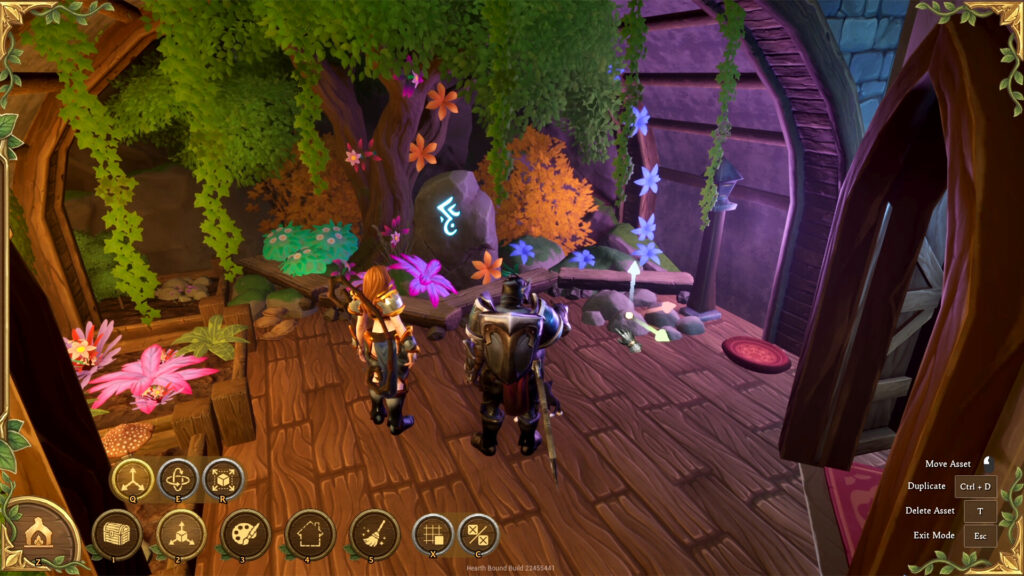
Task: Open the hearth home build menu
Action: click(38, 534)
